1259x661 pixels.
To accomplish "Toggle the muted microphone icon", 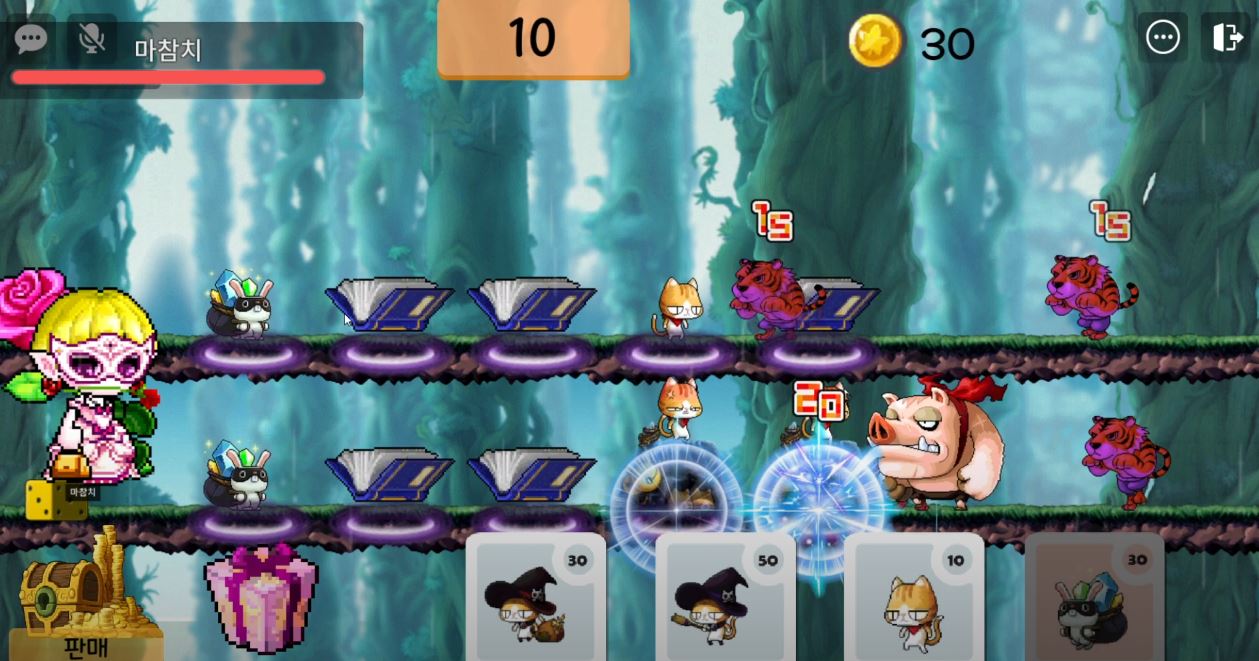I will point(91,39).
